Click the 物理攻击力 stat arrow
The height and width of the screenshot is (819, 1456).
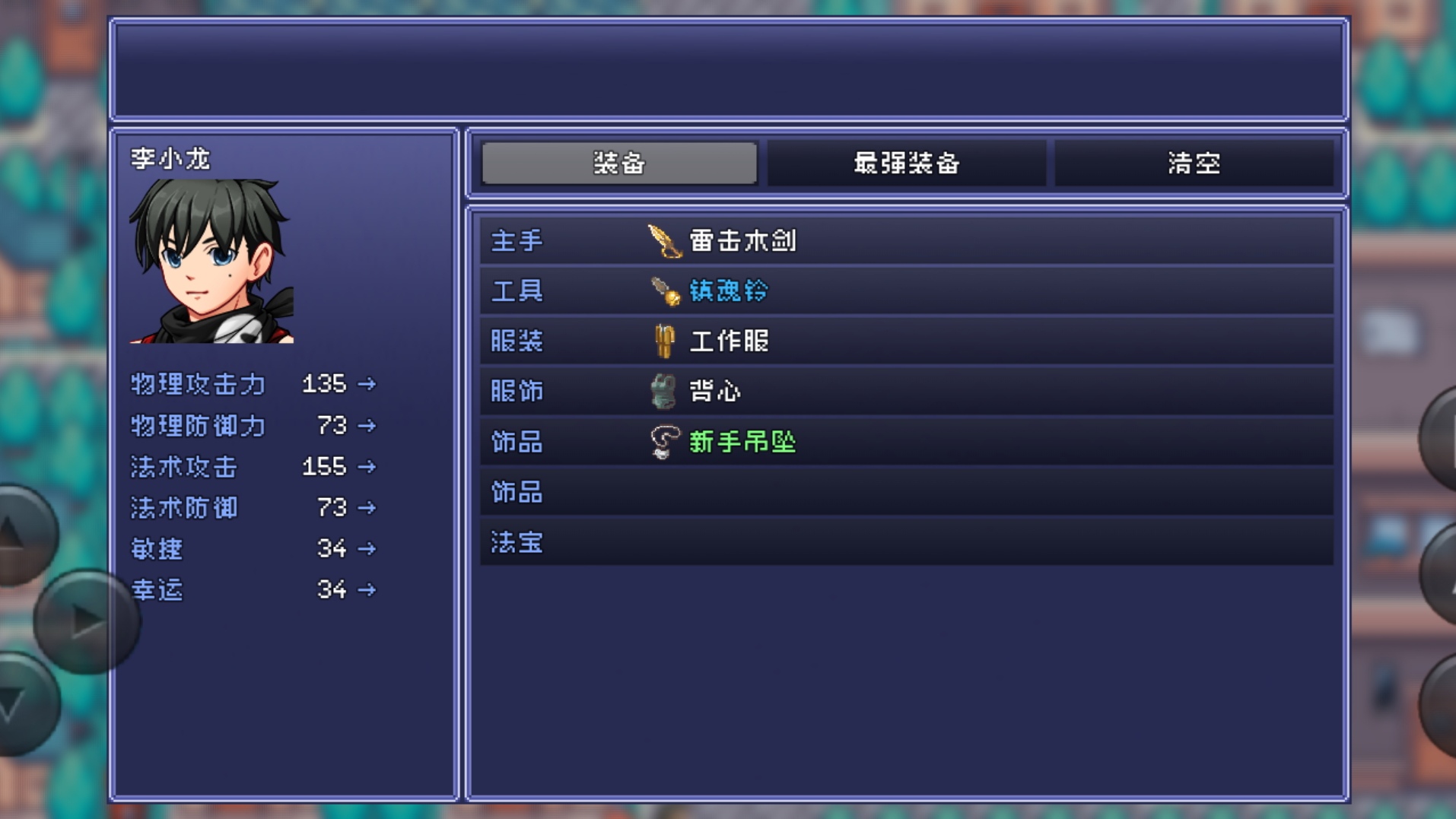coord(367,385)
